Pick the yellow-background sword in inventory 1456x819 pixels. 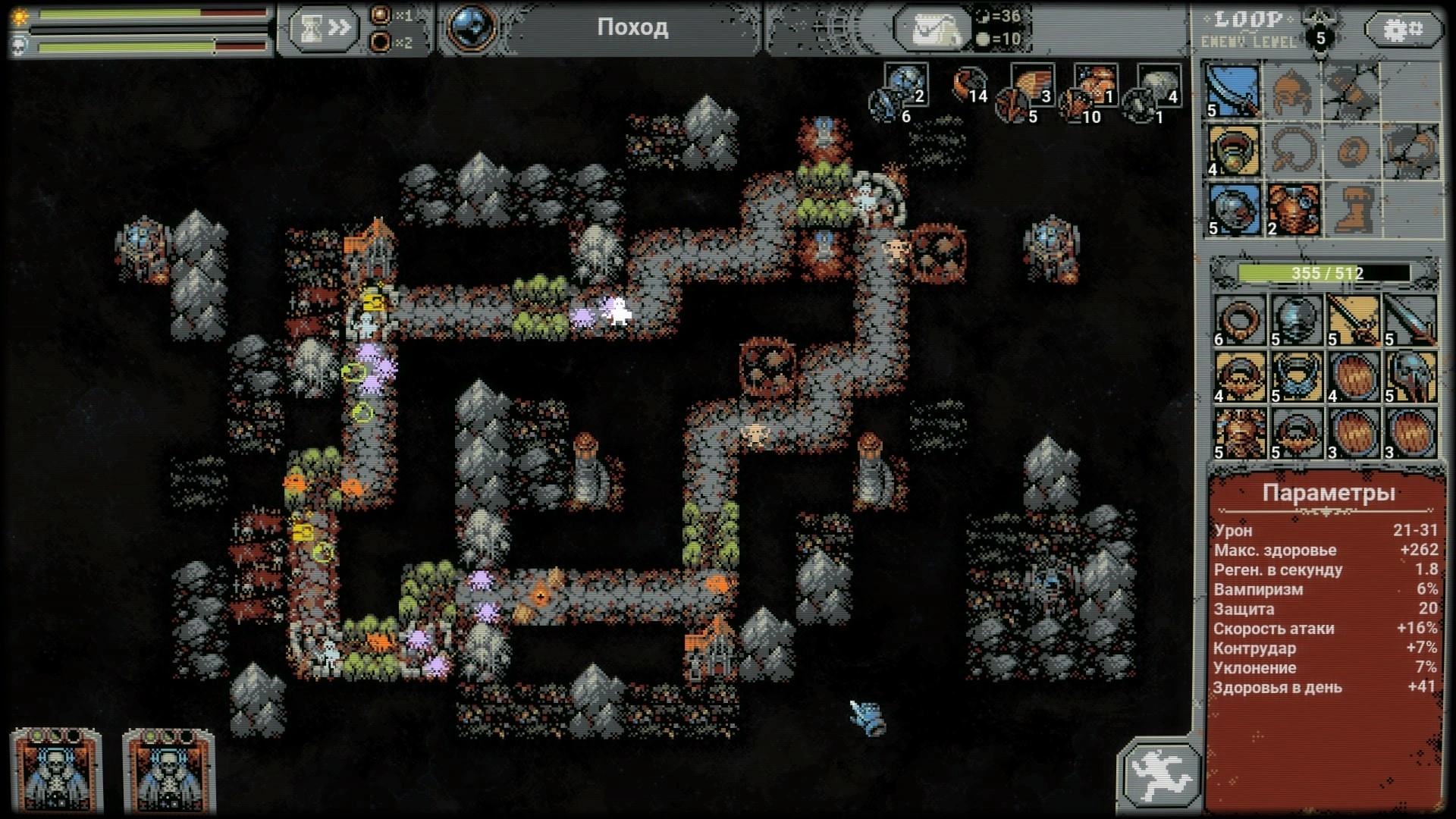[1354, 320]
